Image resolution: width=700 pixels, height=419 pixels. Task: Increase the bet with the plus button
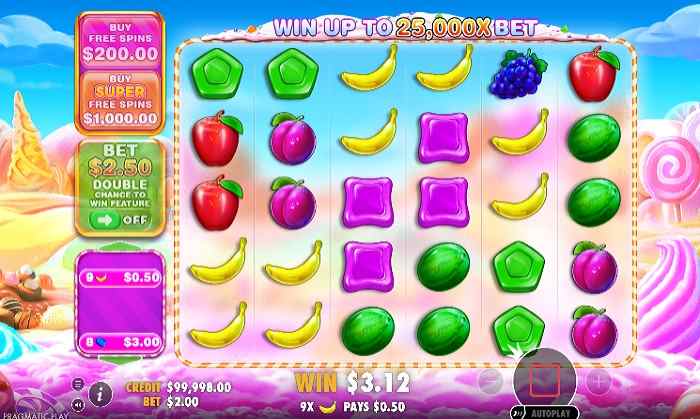point(598,381)
